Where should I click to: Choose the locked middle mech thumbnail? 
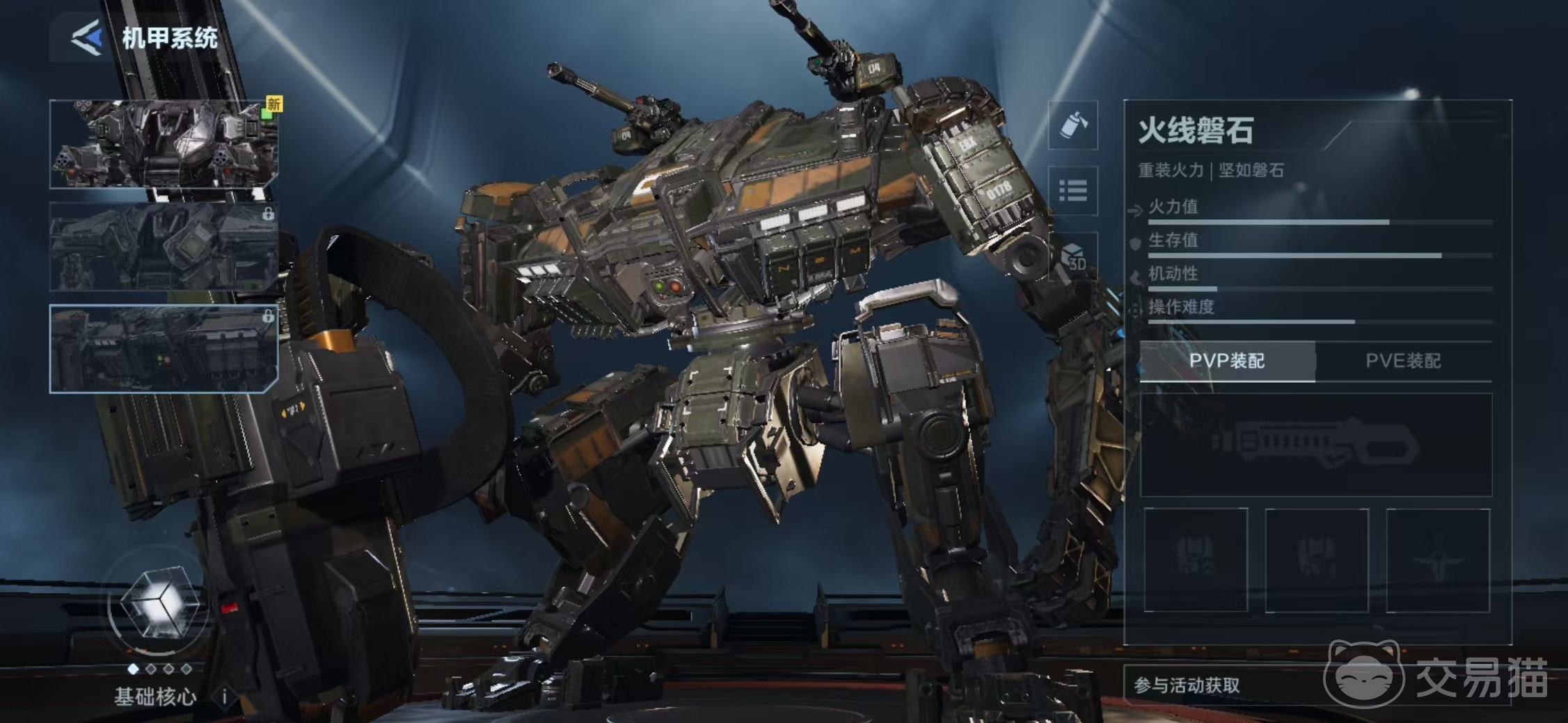click(x=164, y=246)
